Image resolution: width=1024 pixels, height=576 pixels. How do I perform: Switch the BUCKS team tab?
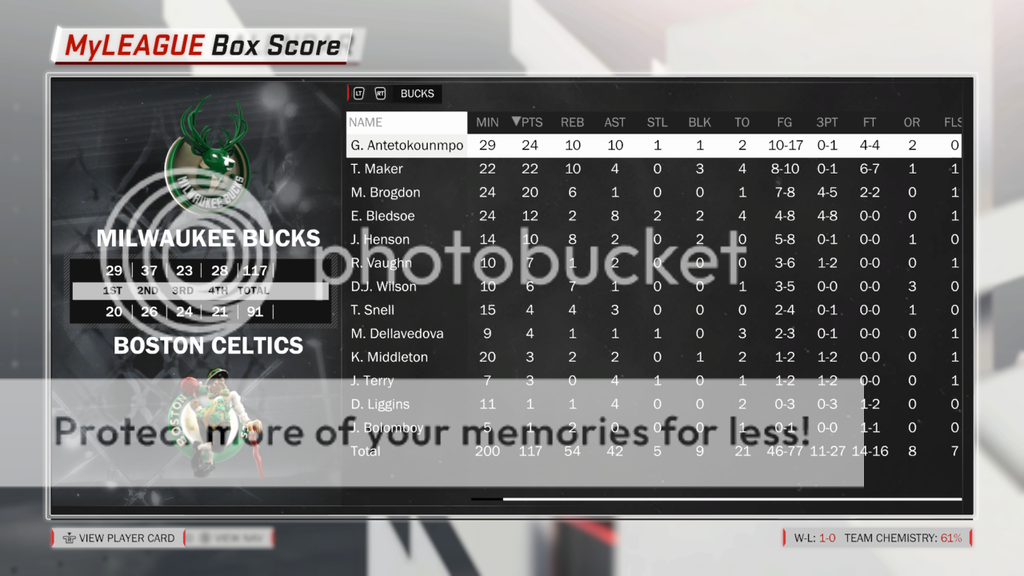point(417,94)
